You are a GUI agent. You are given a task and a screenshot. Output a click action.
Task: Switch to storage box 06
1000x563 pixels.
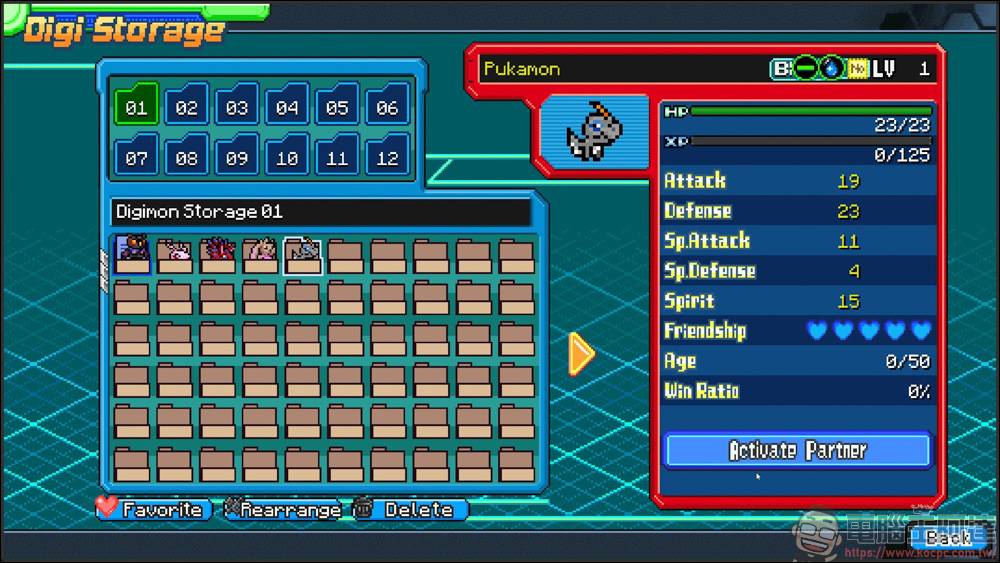pos(387,107)
